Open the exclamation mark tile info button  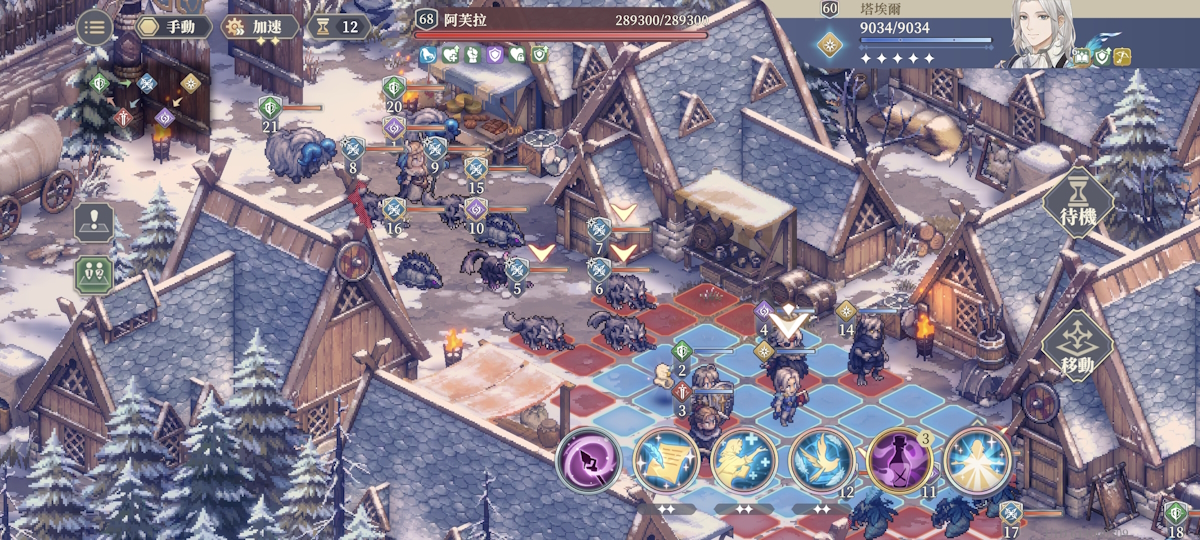(x=94, y=223)
